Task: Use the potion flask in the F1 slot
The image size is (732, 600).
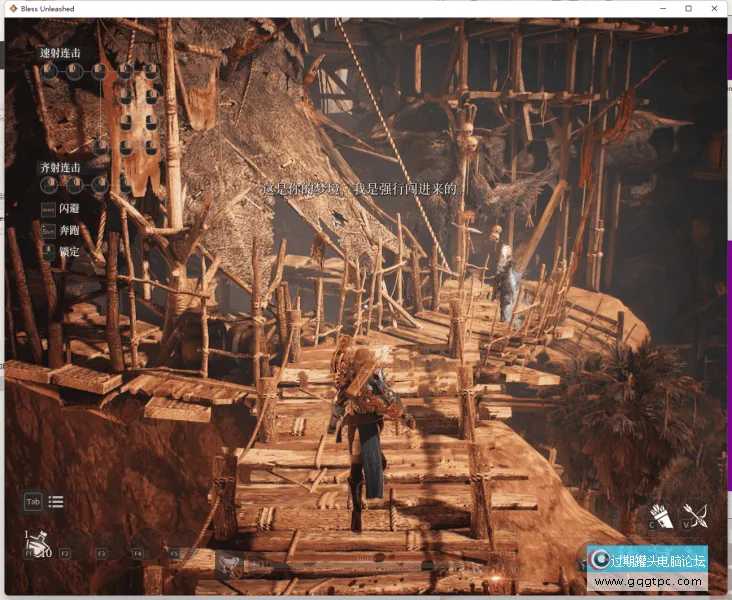Action: pos(39,544)
